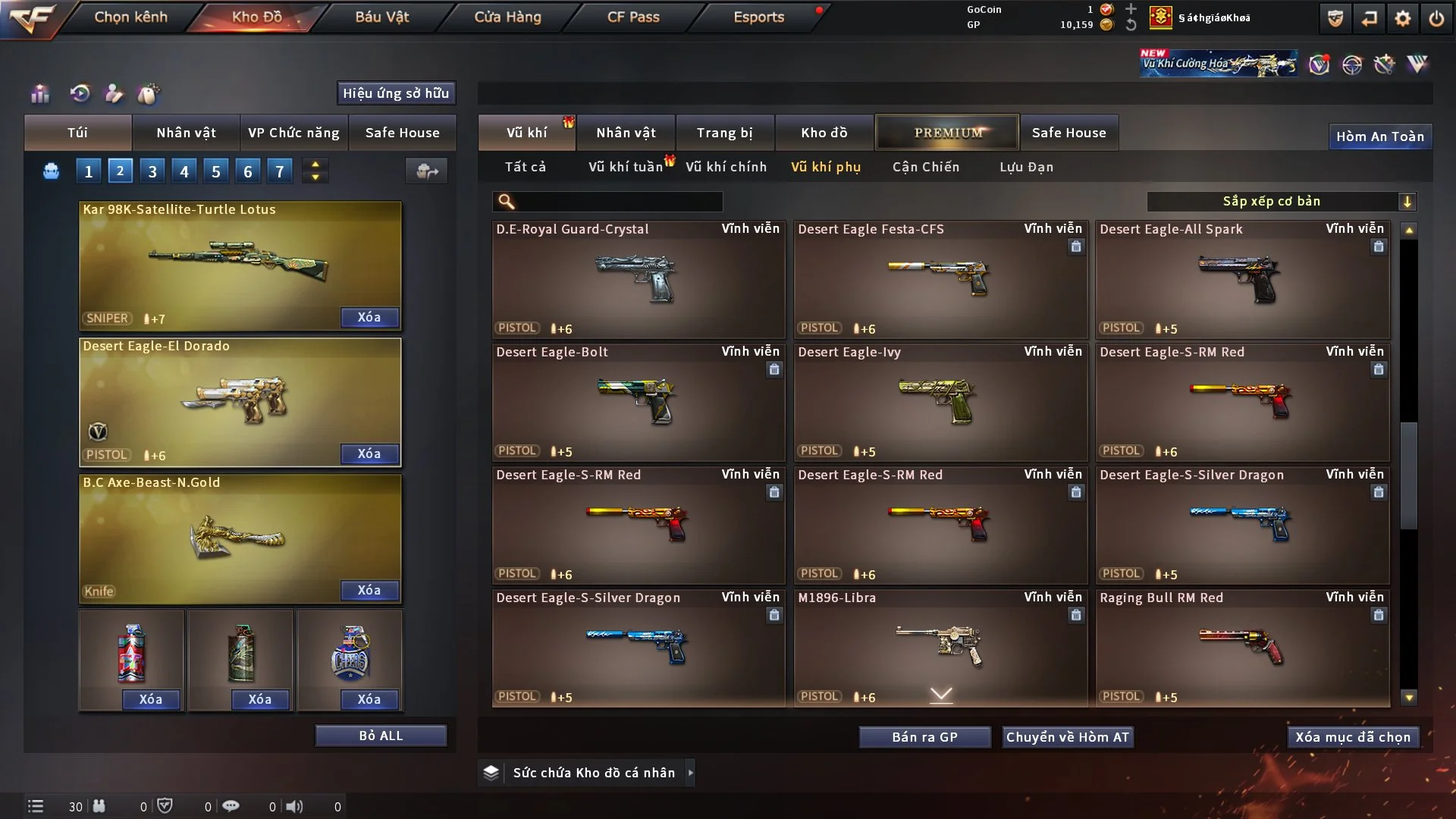1456x819 pixels.
Task: Click Xóa on B.C Axe-Beast-N.Gold knife
Action: 369,590
